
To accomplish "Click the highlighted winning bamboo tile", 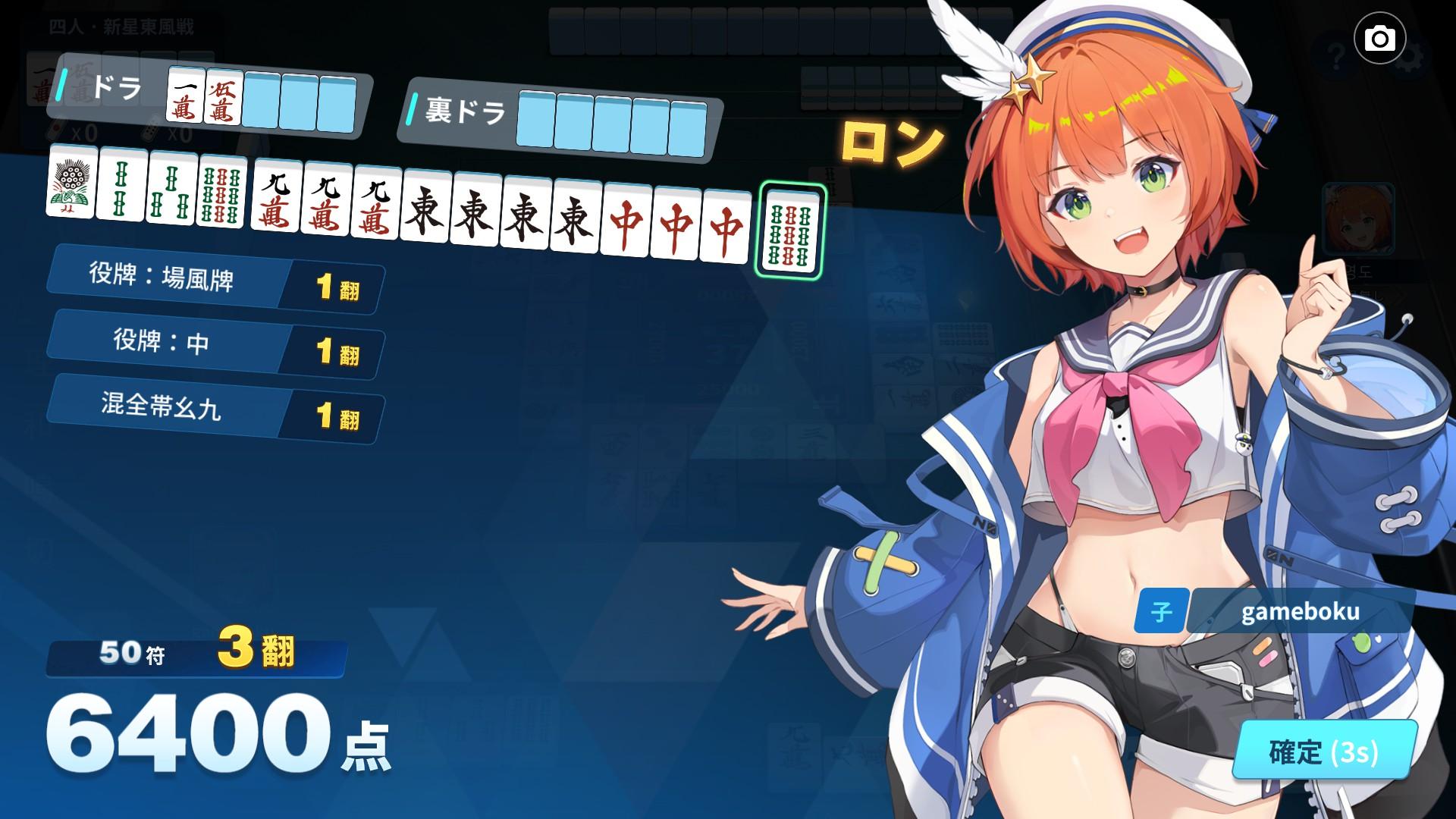I will pyautogui.click(x=789, y=231).
